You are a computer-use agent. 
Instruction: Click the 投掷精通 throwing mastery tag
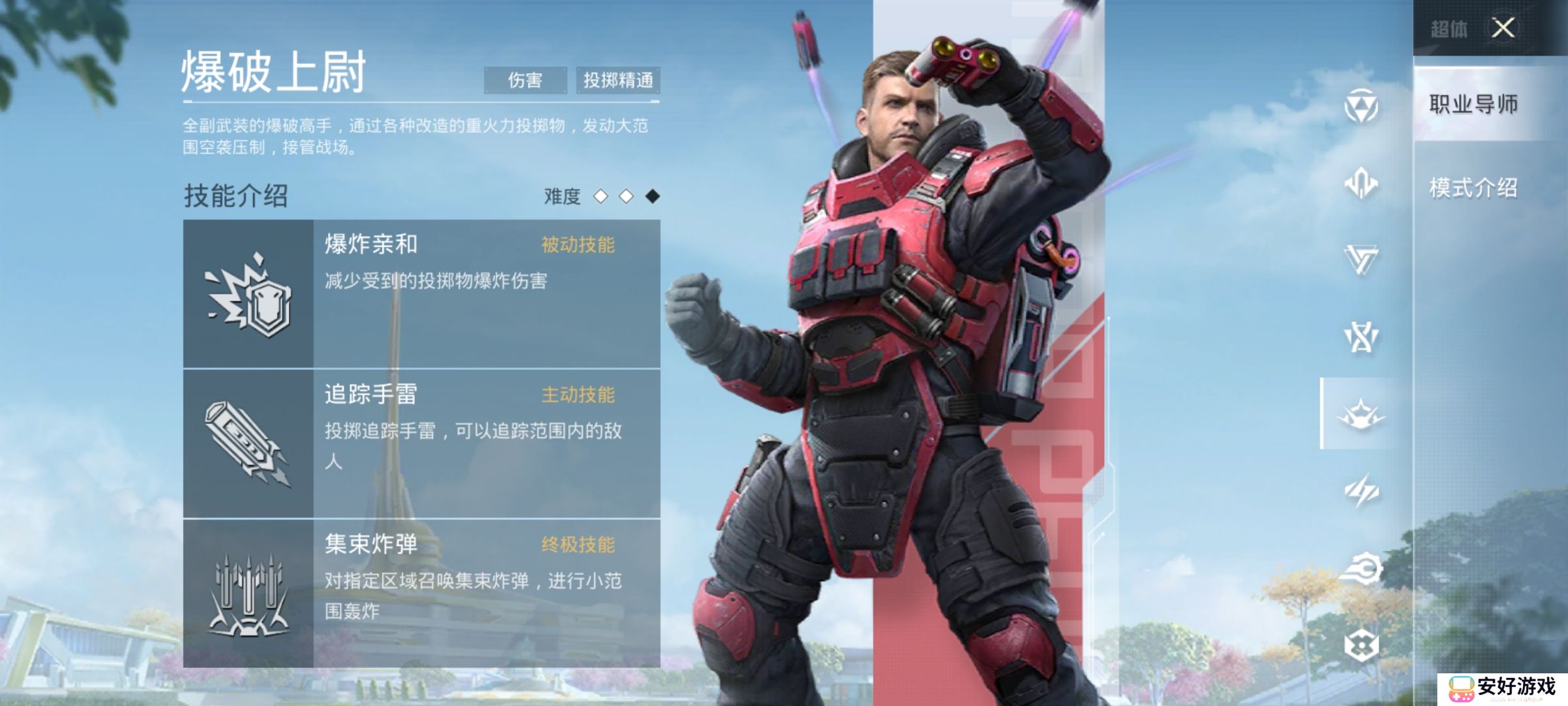[x=619, y=81]
